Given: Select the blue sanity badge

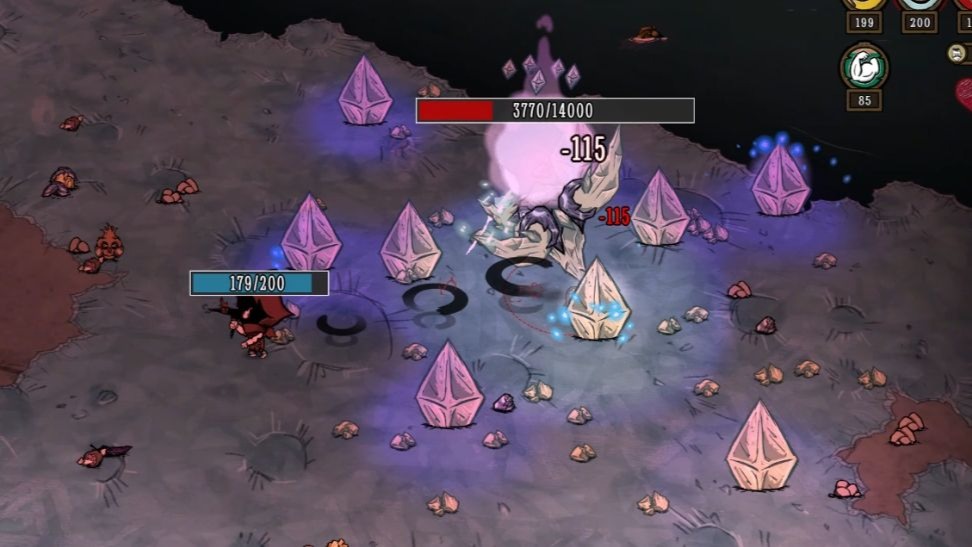Looking at the screenshot, I should pos(918,3).
